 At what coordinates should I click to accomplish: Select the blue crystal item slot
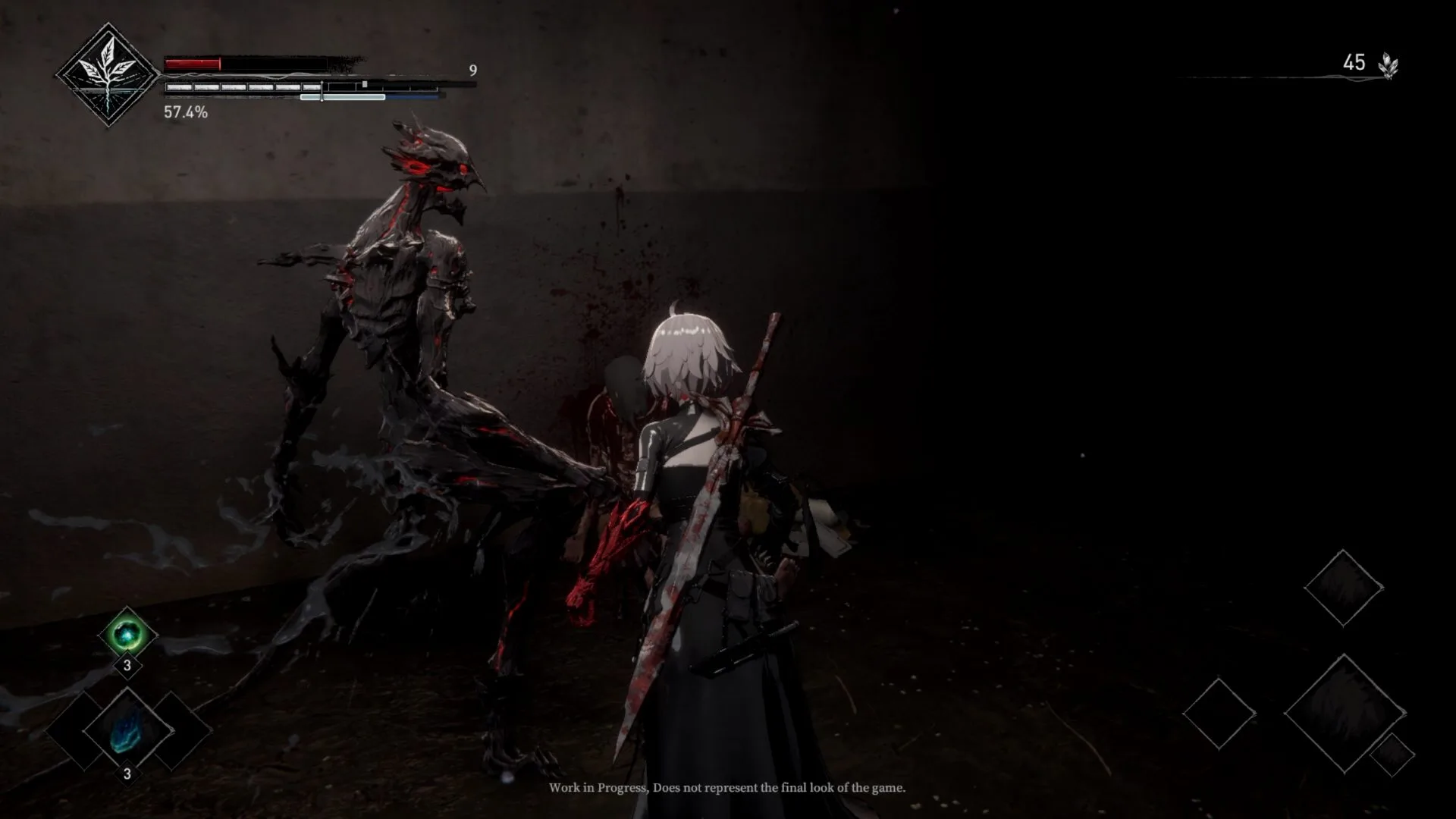pyautogui.click(x=127, y=730)
